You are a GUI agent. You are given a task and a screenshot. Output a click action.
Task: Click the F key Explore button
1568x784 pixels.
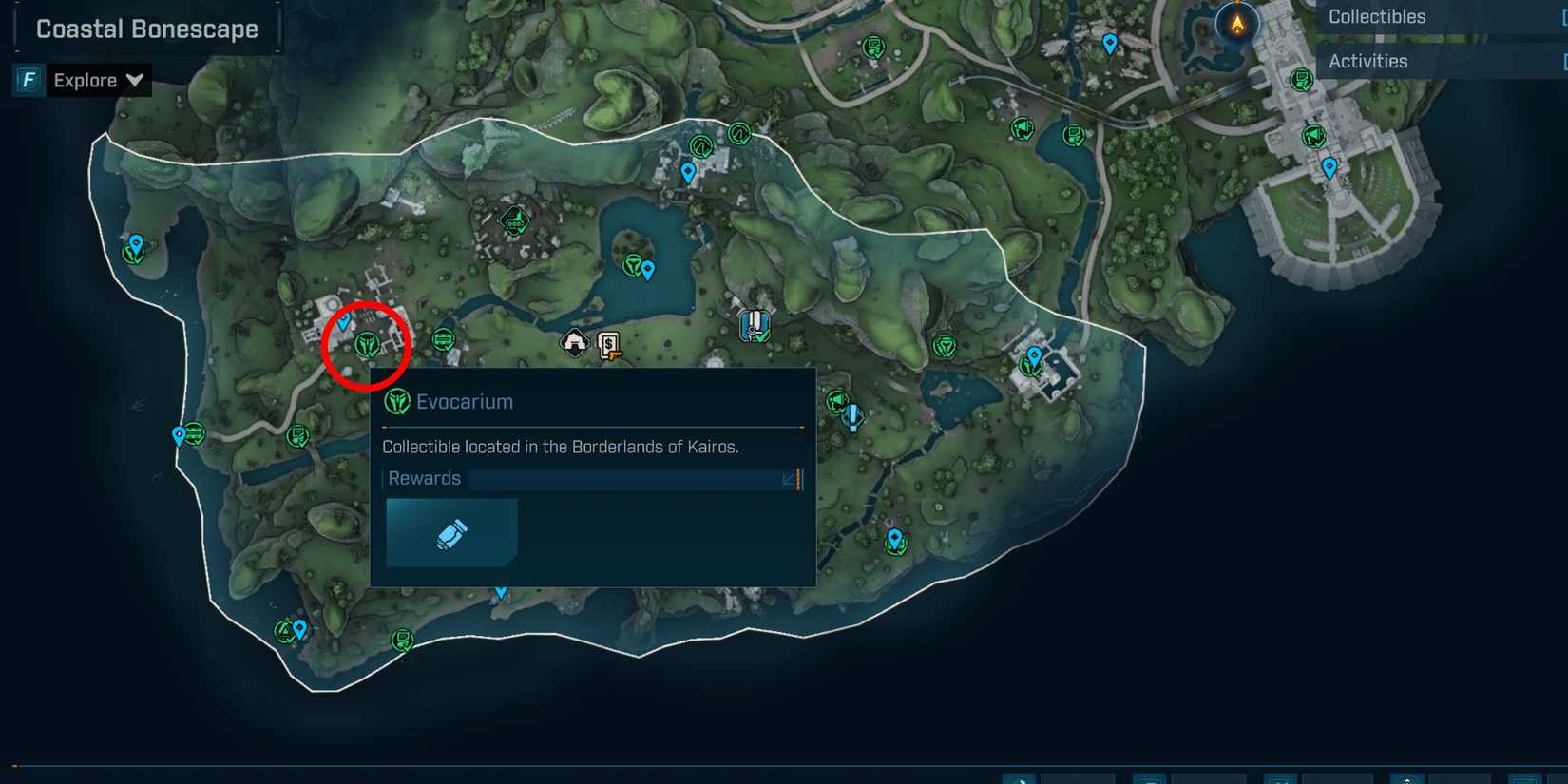point(27,80)
